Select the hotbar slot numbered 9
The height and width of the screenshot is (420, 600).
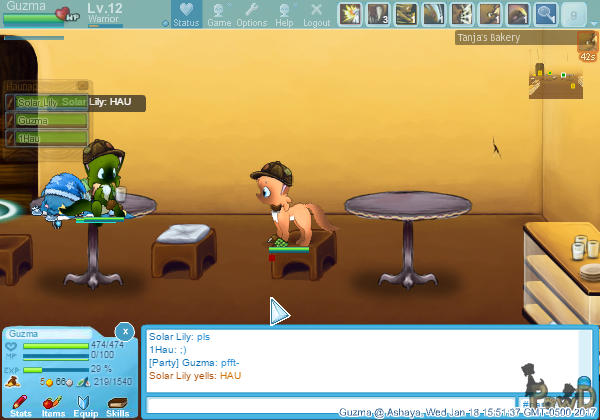pyautogui.click(x=574, y=14)
